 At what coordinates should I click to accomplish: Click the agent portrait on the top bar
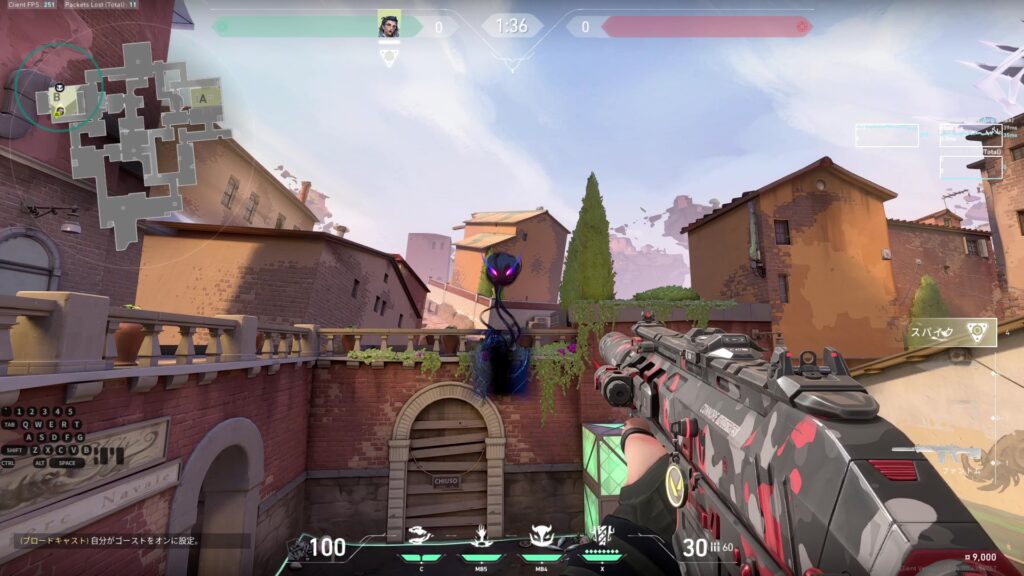coord(389,26)
